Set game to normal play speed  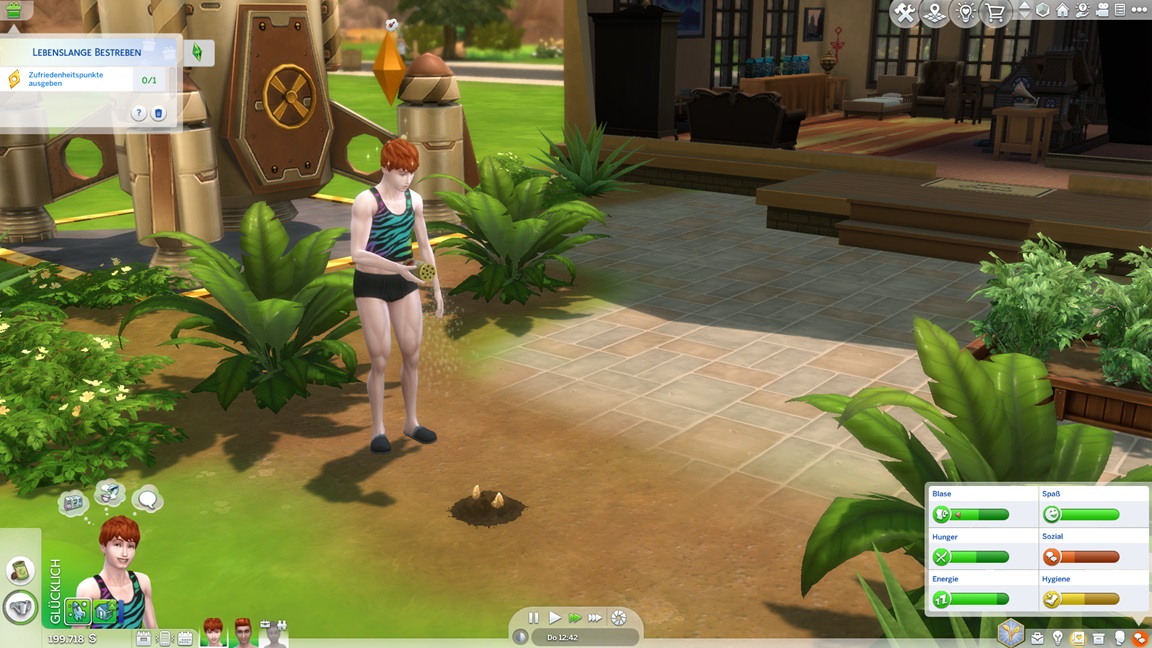[x=554, y=618]
